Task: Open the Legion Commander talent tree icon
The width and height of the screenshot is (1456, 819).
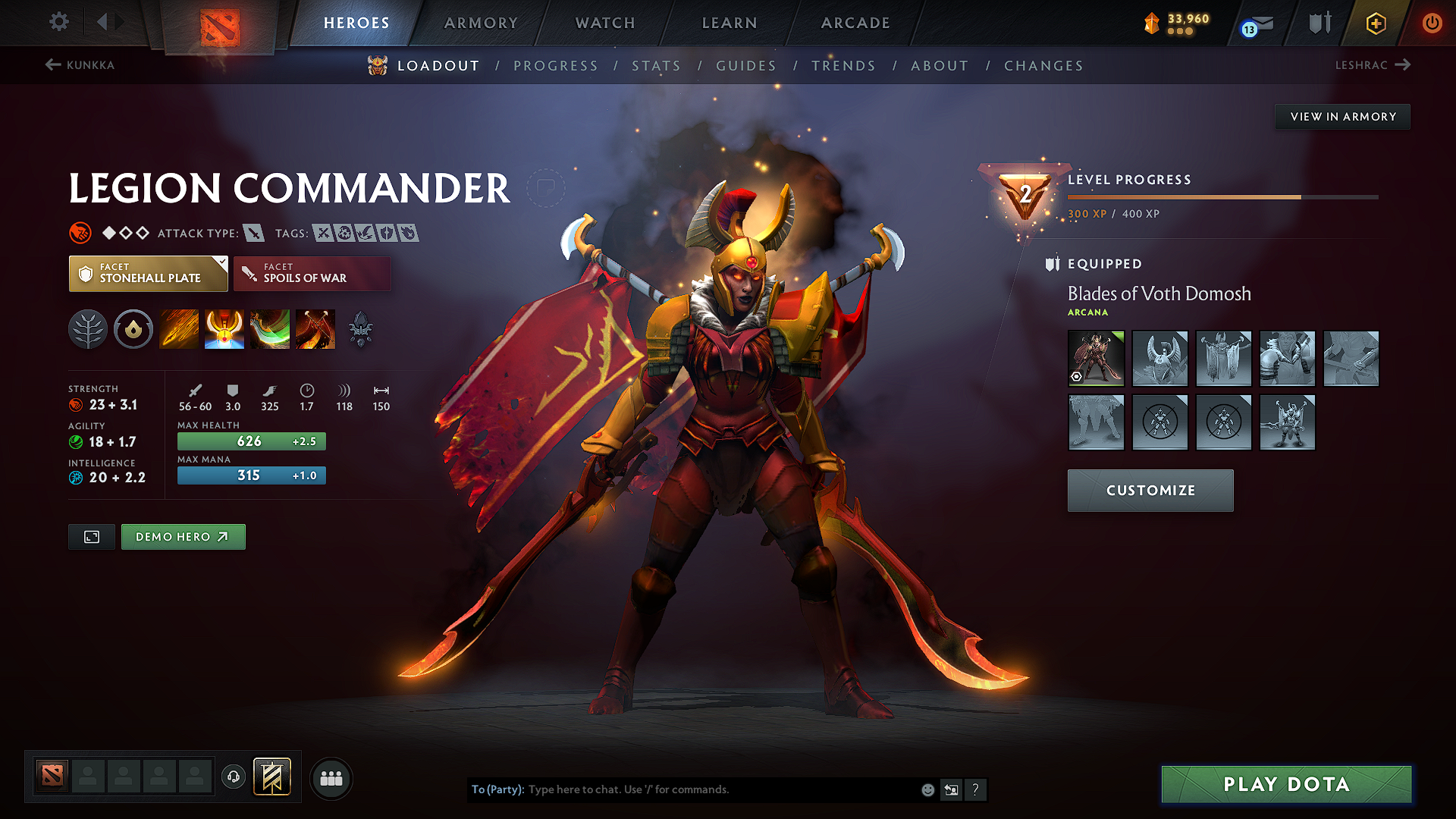Action: pos(87,328)
